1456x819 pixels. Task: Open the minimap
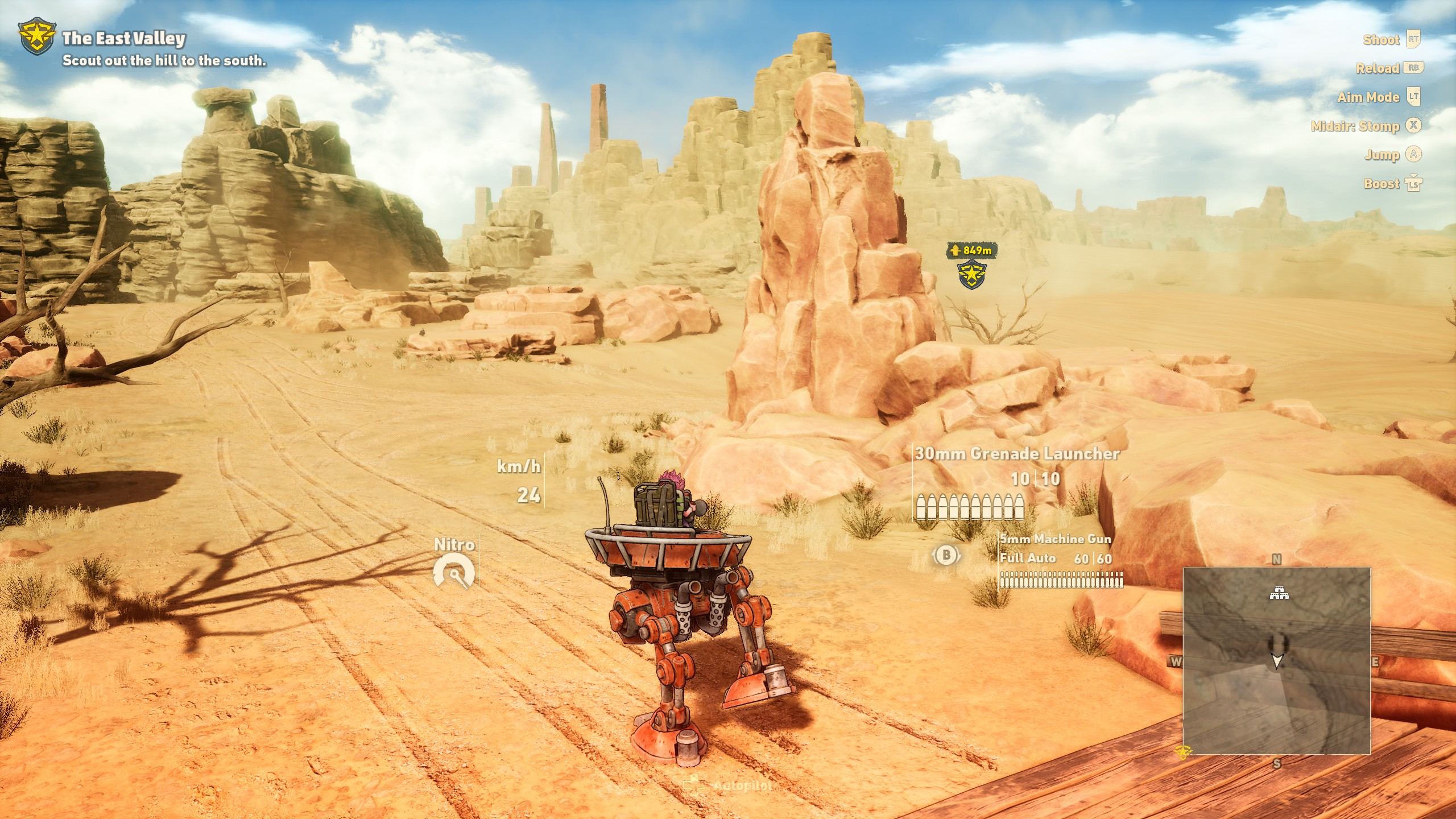(1276, 661)
